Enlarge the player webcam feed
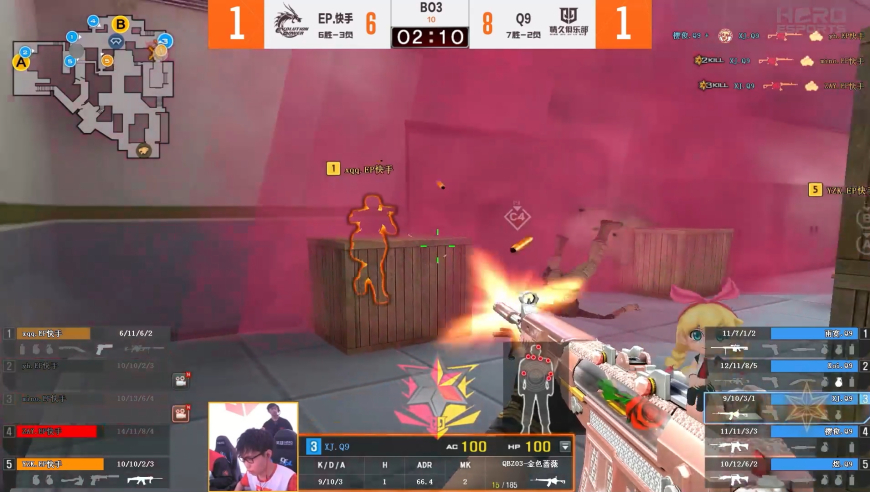This screenshot has width=870, height=492. [253, 447]
